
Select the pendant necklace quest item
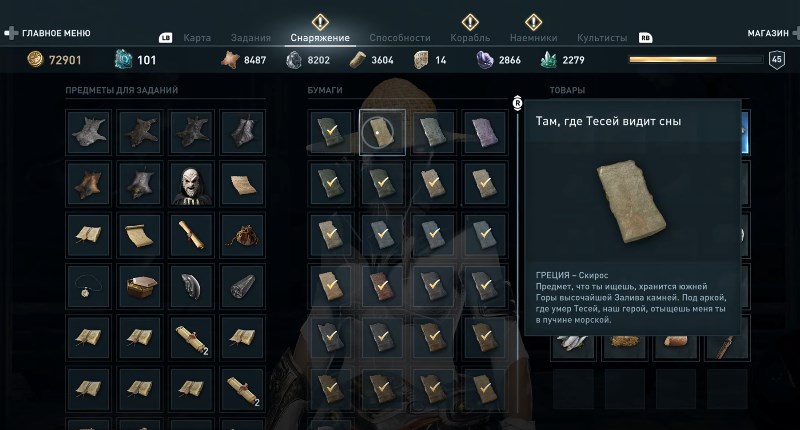tap(88, 287)
